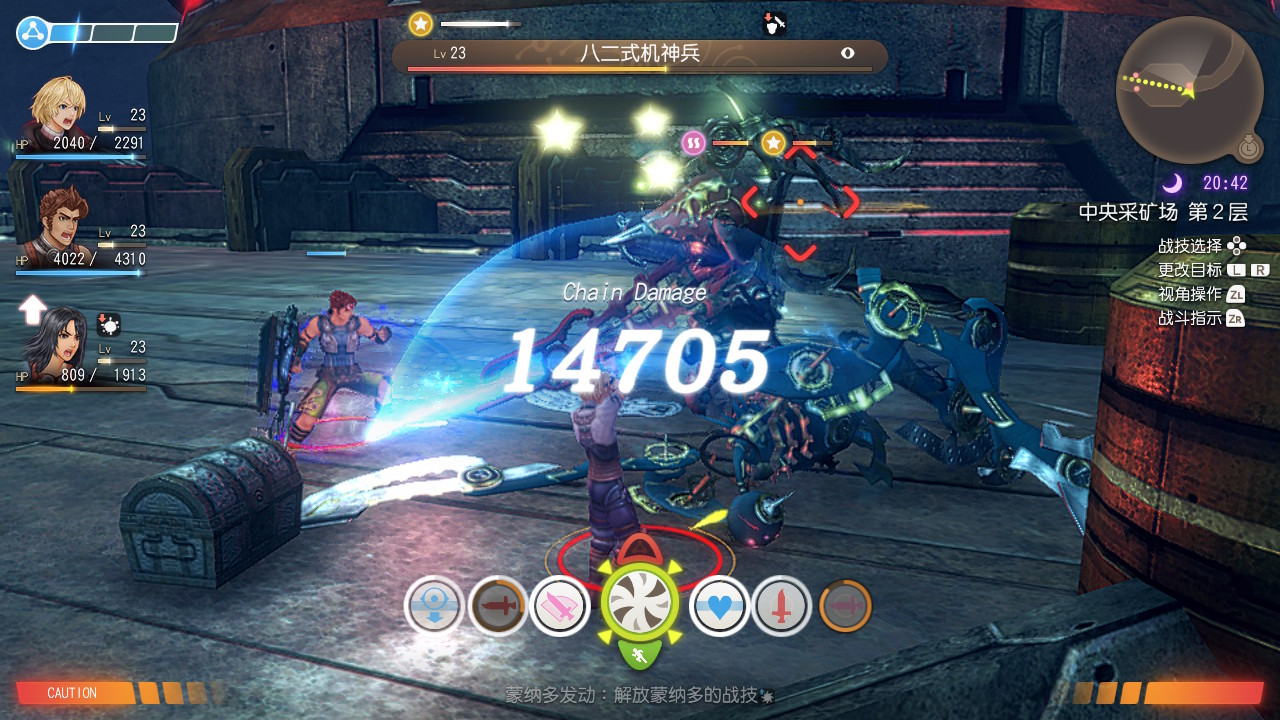Inspect the debuff icon beside Sharla's portrait
Viewport: 1280px width, 720px height.
tap(109, 324)
